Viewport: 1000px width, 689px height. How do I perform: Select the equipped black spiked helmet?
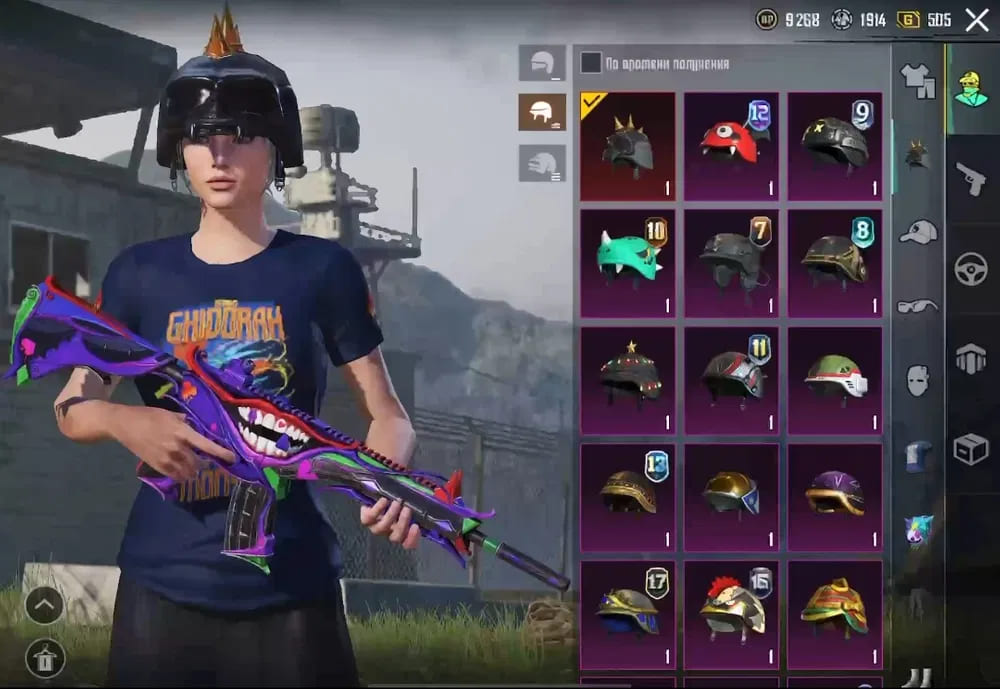[x=628, y=146]
